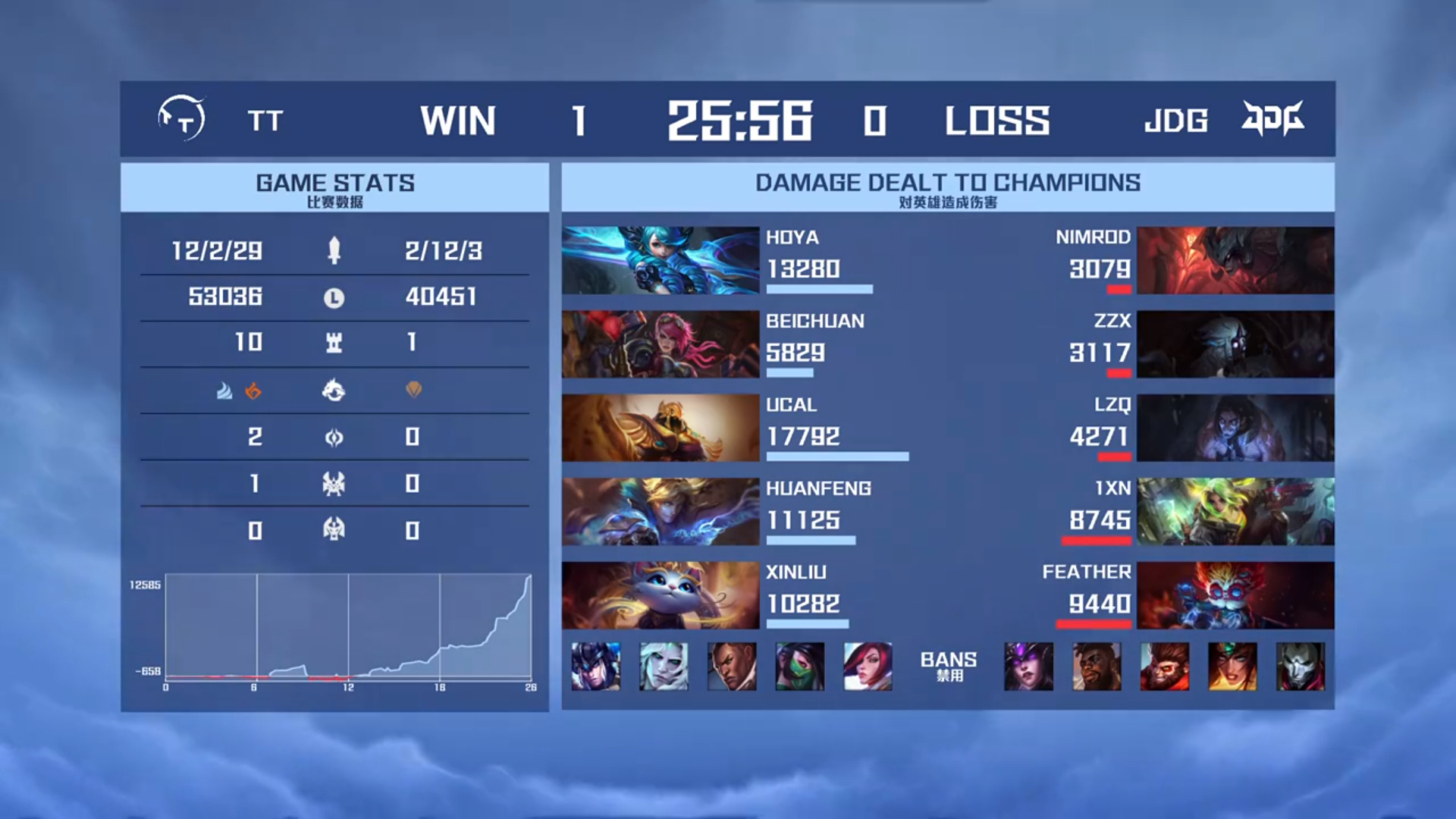Select the banned Wukong icon

click(1165, 667)
